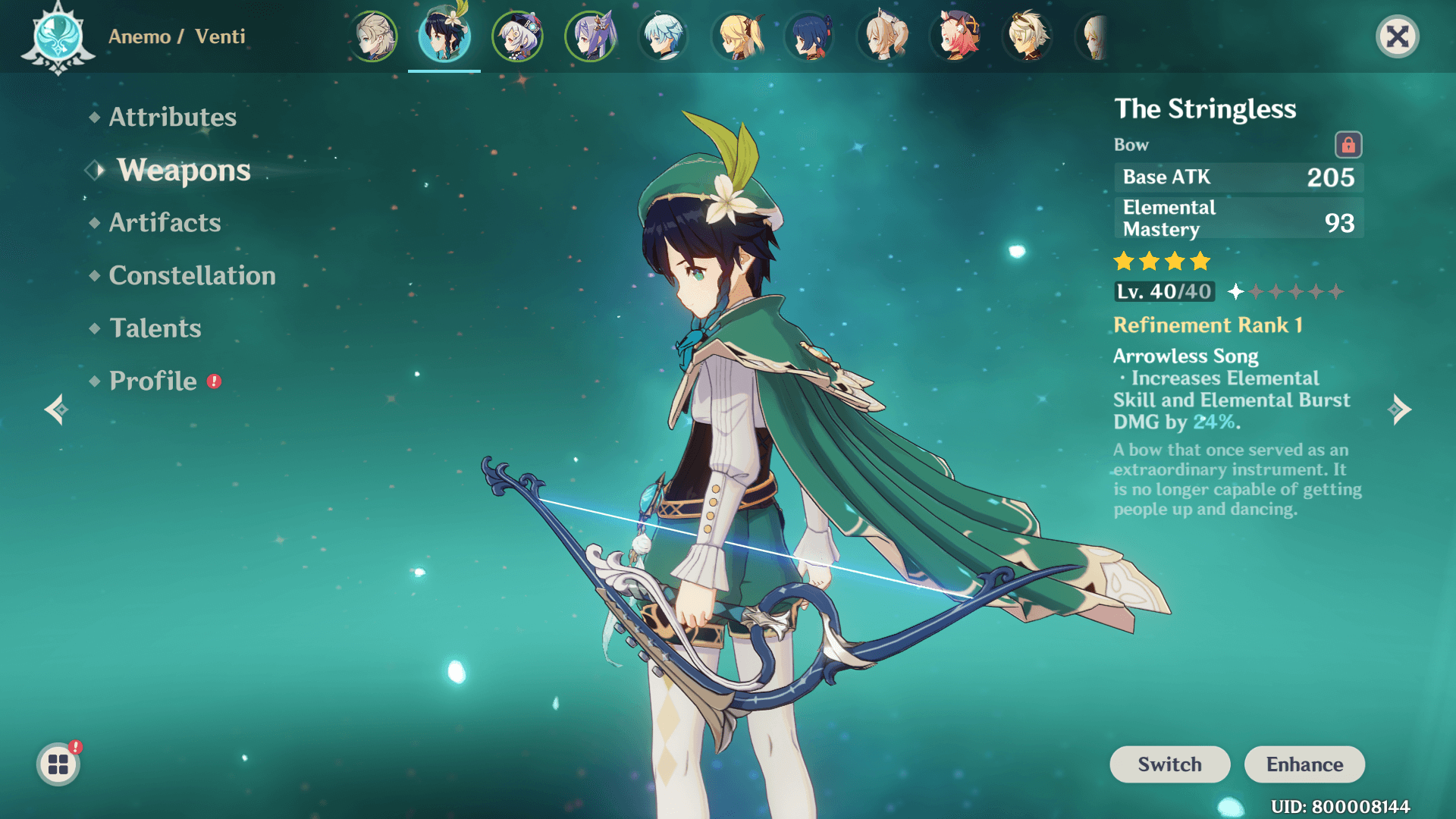Choose Qiqi's portrait

(x=518, y=36)
